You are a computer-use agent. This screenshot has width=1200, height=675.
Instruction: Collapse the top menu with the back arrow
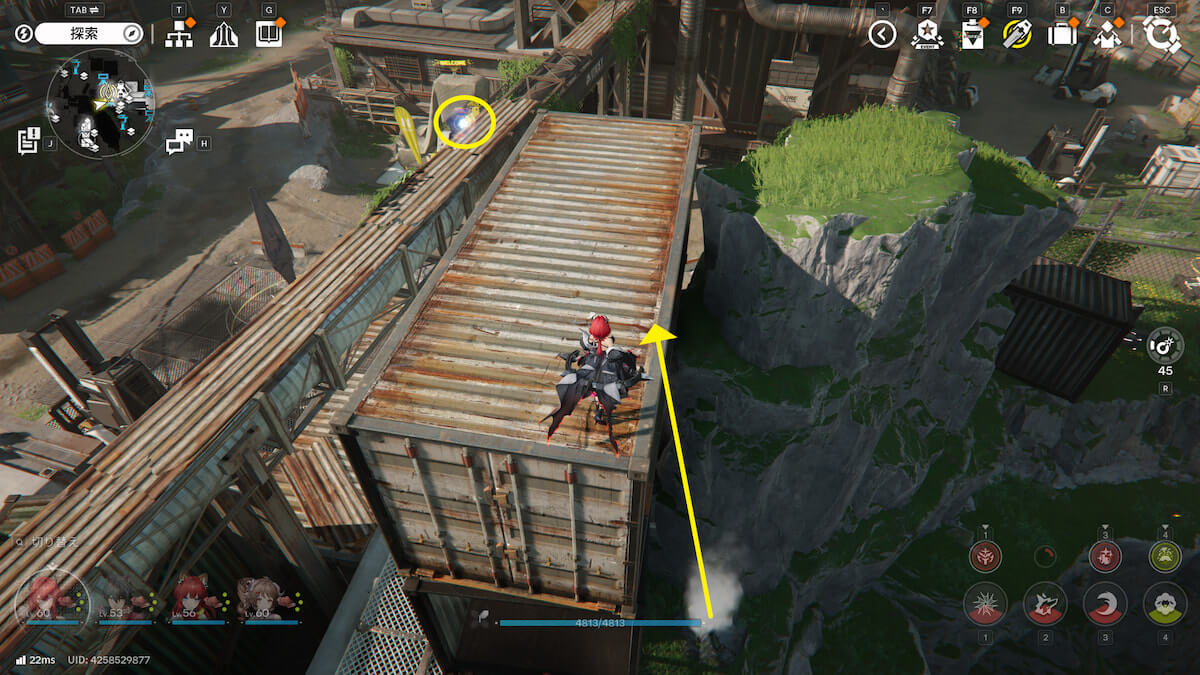tap(882, 35)
